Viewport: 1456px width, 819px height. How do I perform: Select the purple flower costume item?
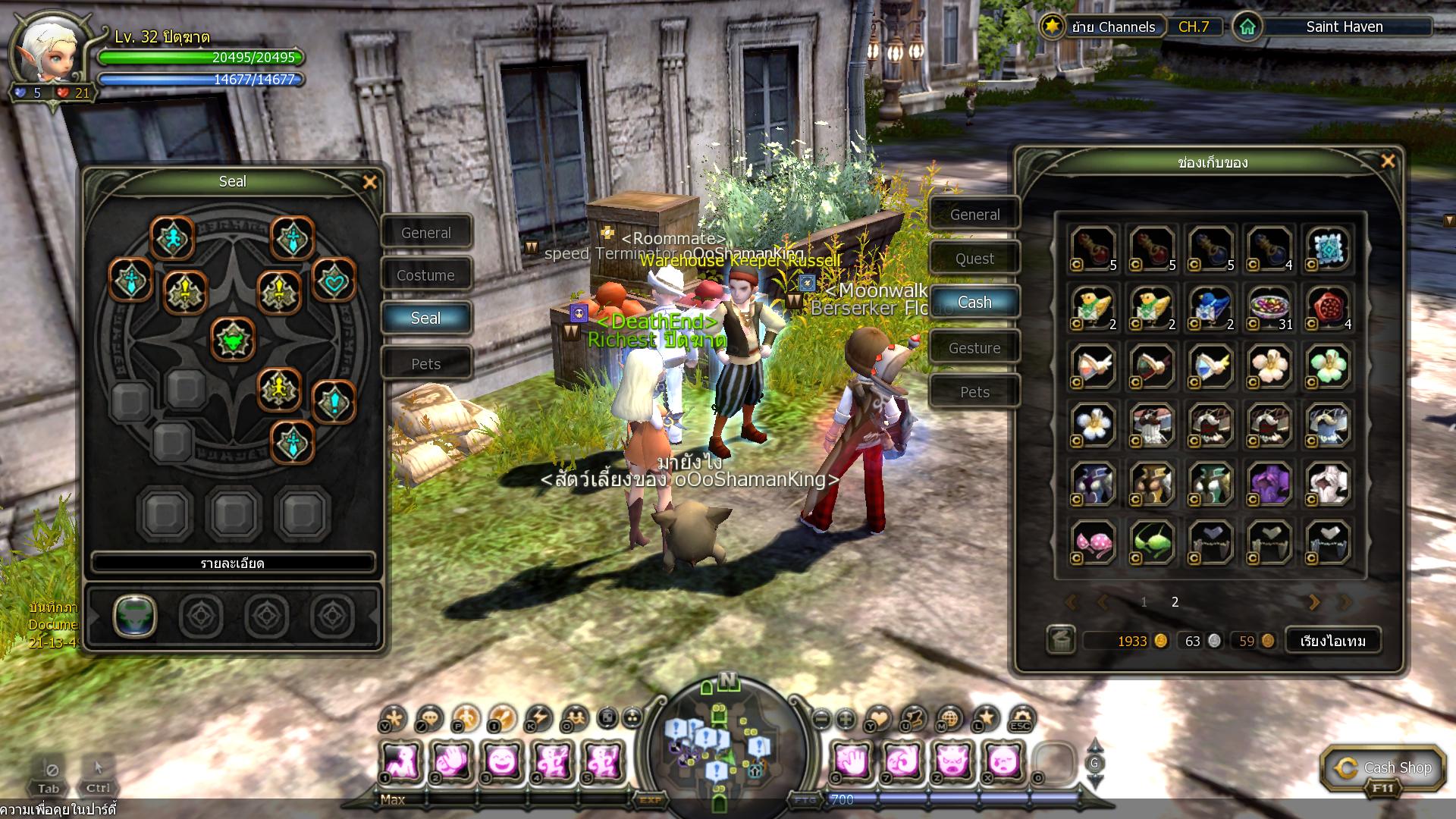1269,483
